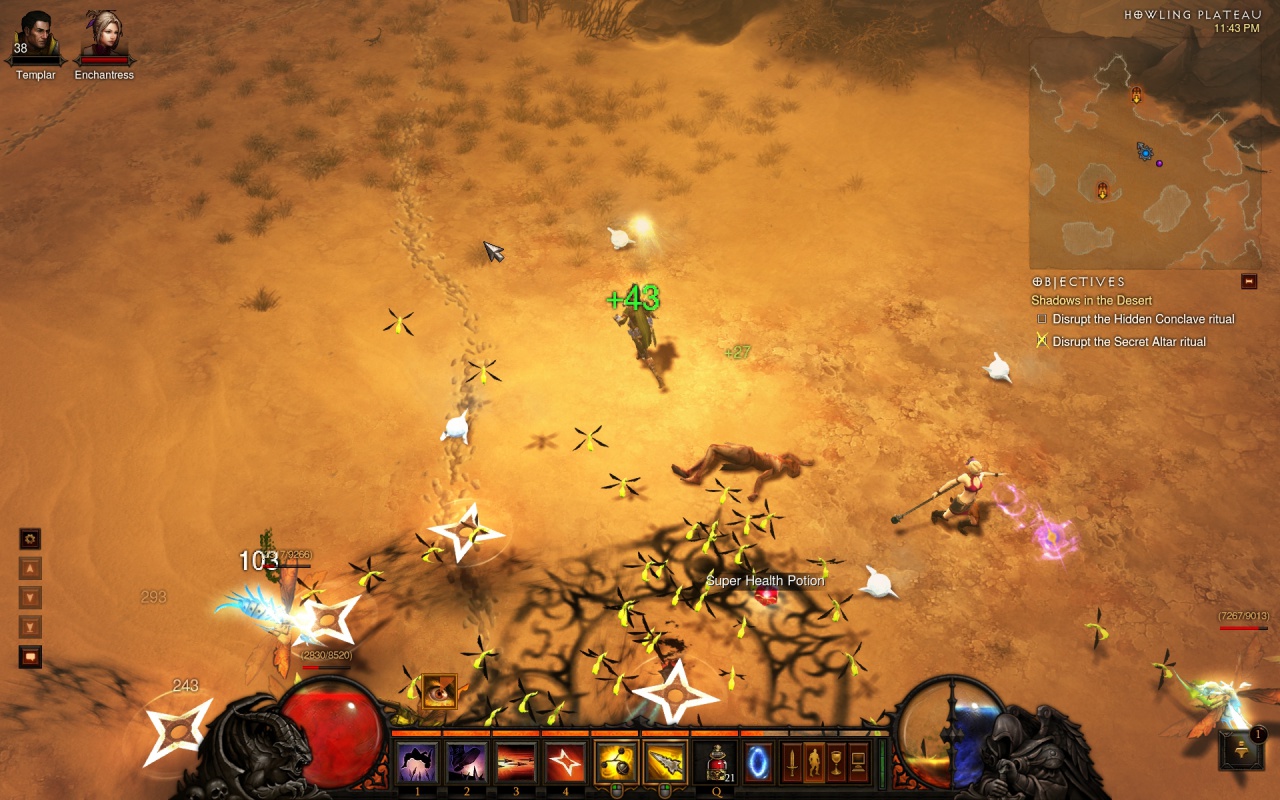Click the notification button with badge 1
The height and width of the screenshot is (800, 1280).
(1241, 750)
